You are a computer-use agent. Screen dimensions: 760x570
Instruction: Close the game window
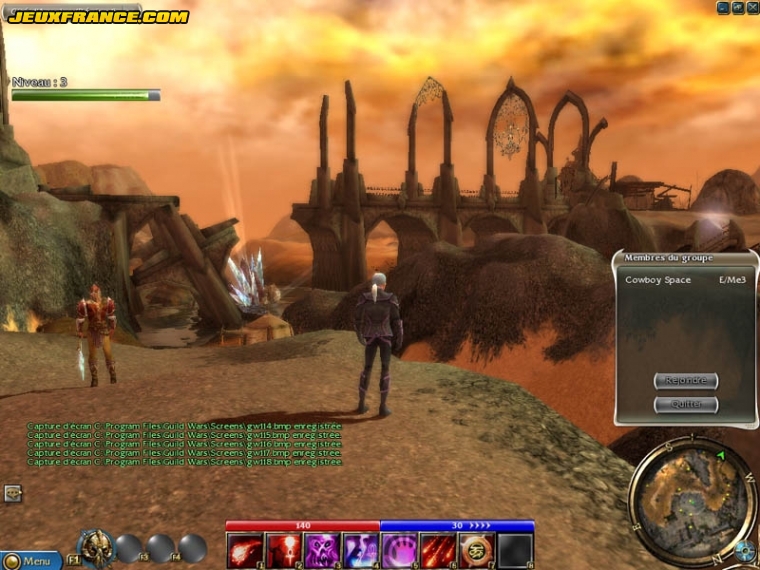click(753, 7)
